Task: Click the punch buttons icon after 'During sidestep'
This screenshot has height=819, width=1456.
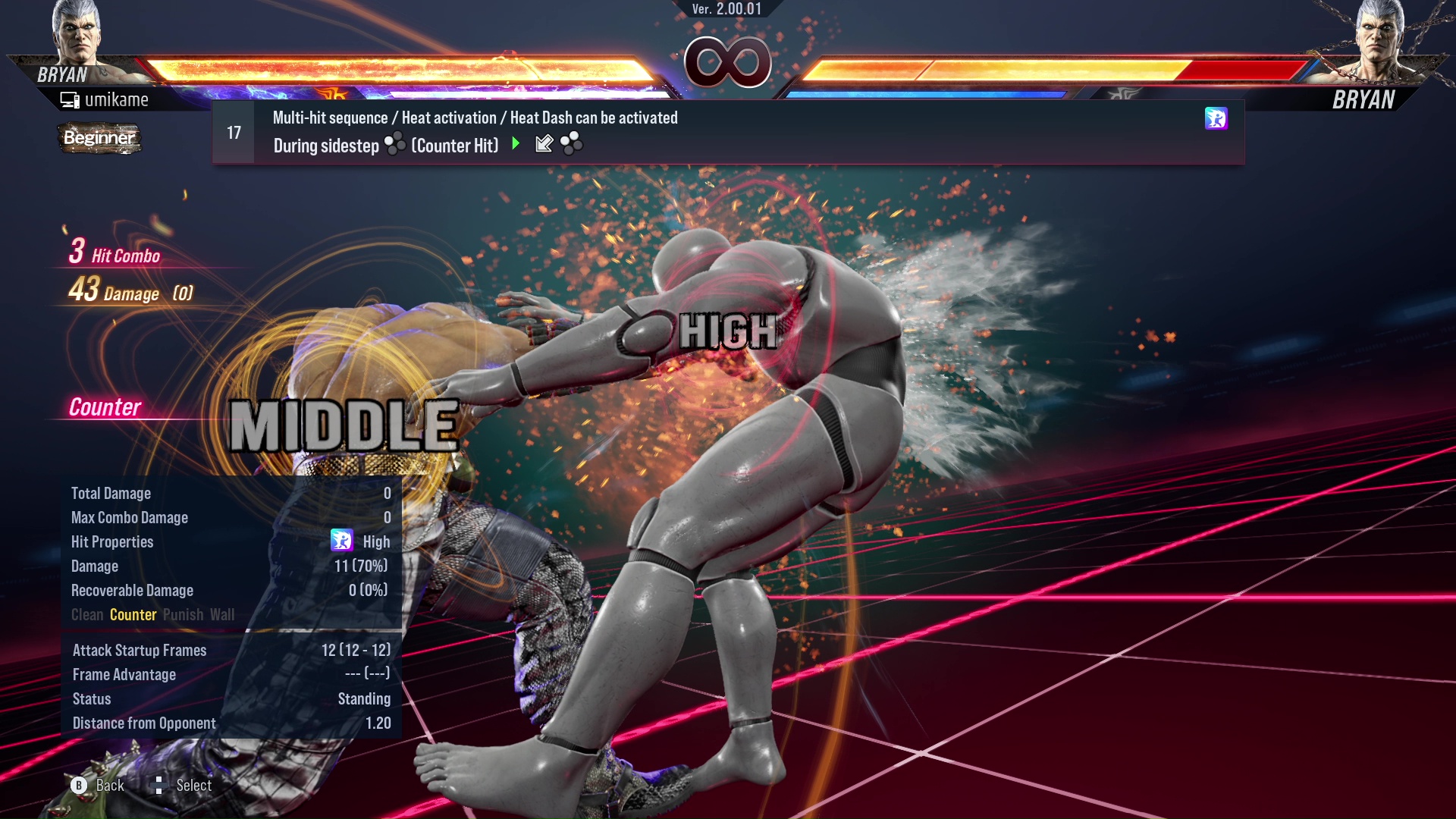Action: click(395, 144)
